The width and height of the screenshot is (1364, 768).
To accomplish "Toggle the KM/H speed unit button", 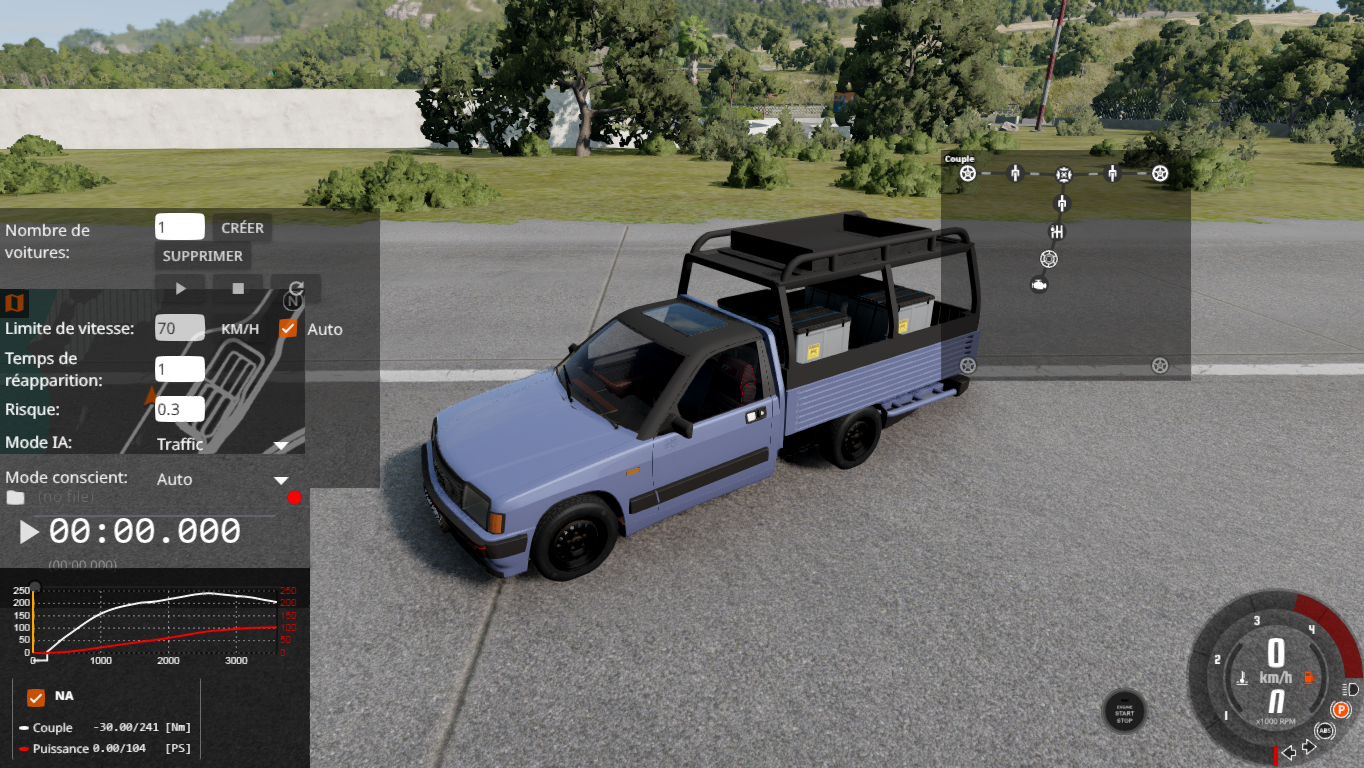I will tap(240, 329).
